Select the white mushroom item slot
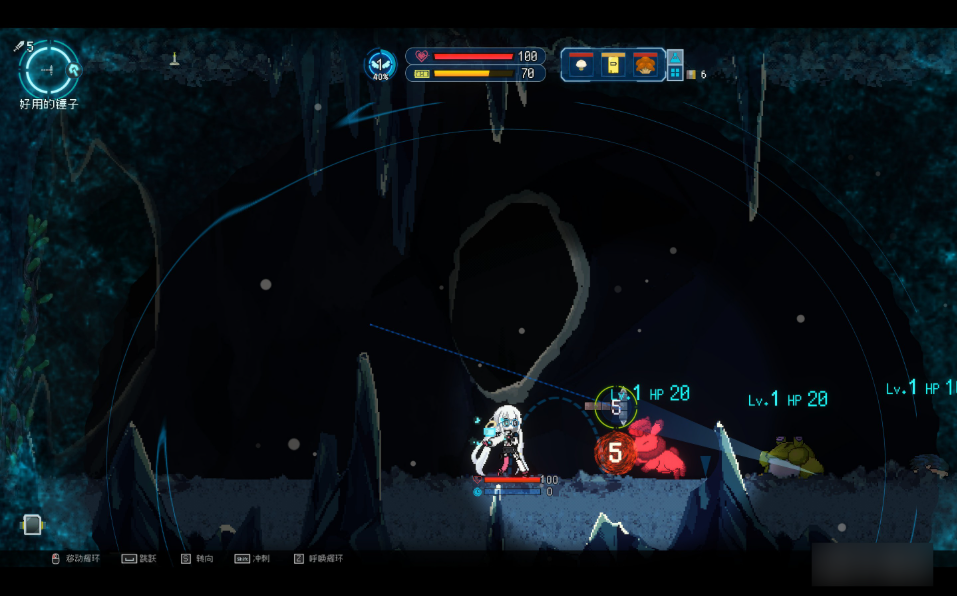The width and height of the screenshot is (957, 596). click(580, 66)
